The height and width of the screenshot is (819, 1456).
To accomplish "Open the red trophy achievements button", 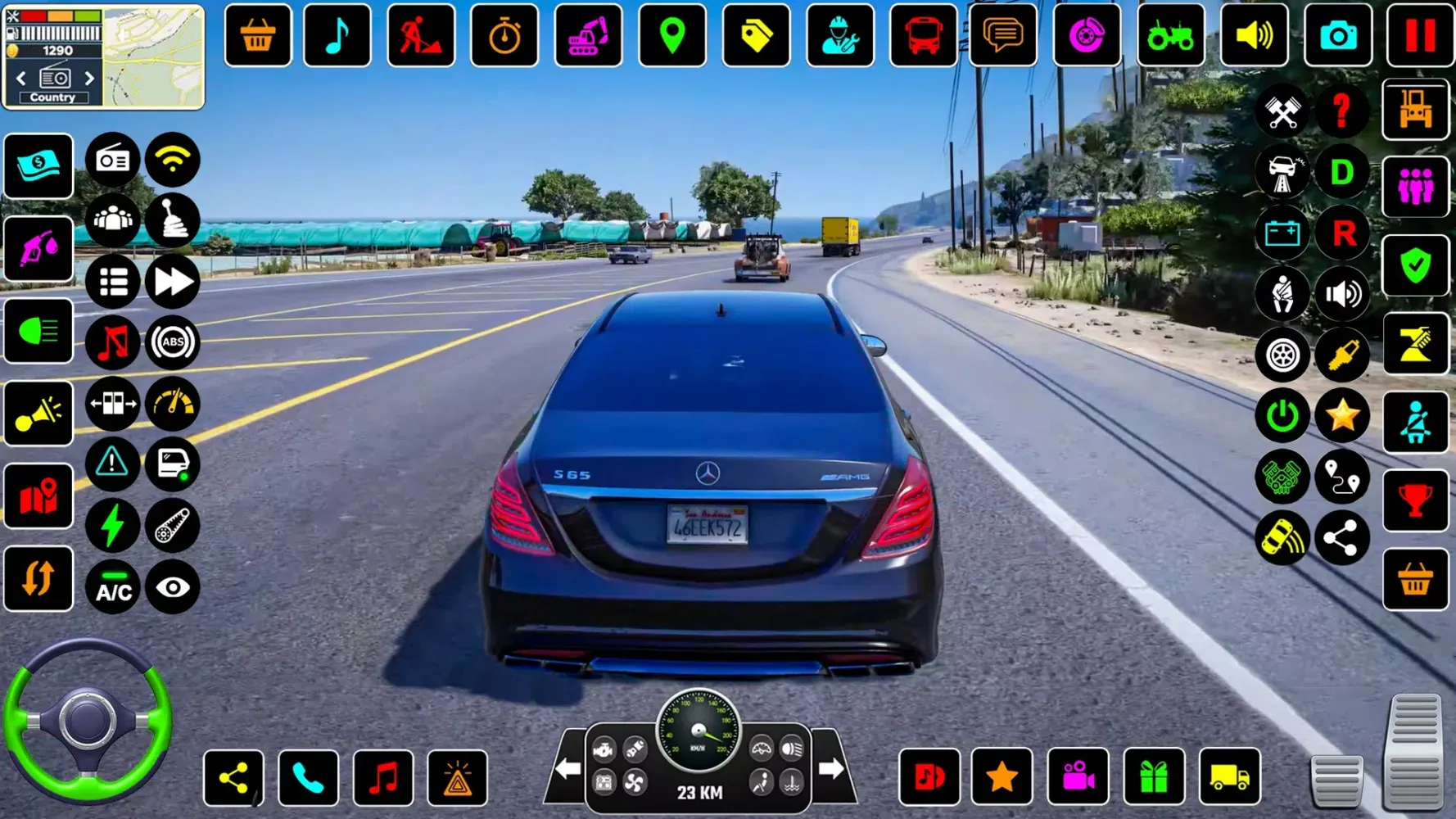I will coord(1415,500).
